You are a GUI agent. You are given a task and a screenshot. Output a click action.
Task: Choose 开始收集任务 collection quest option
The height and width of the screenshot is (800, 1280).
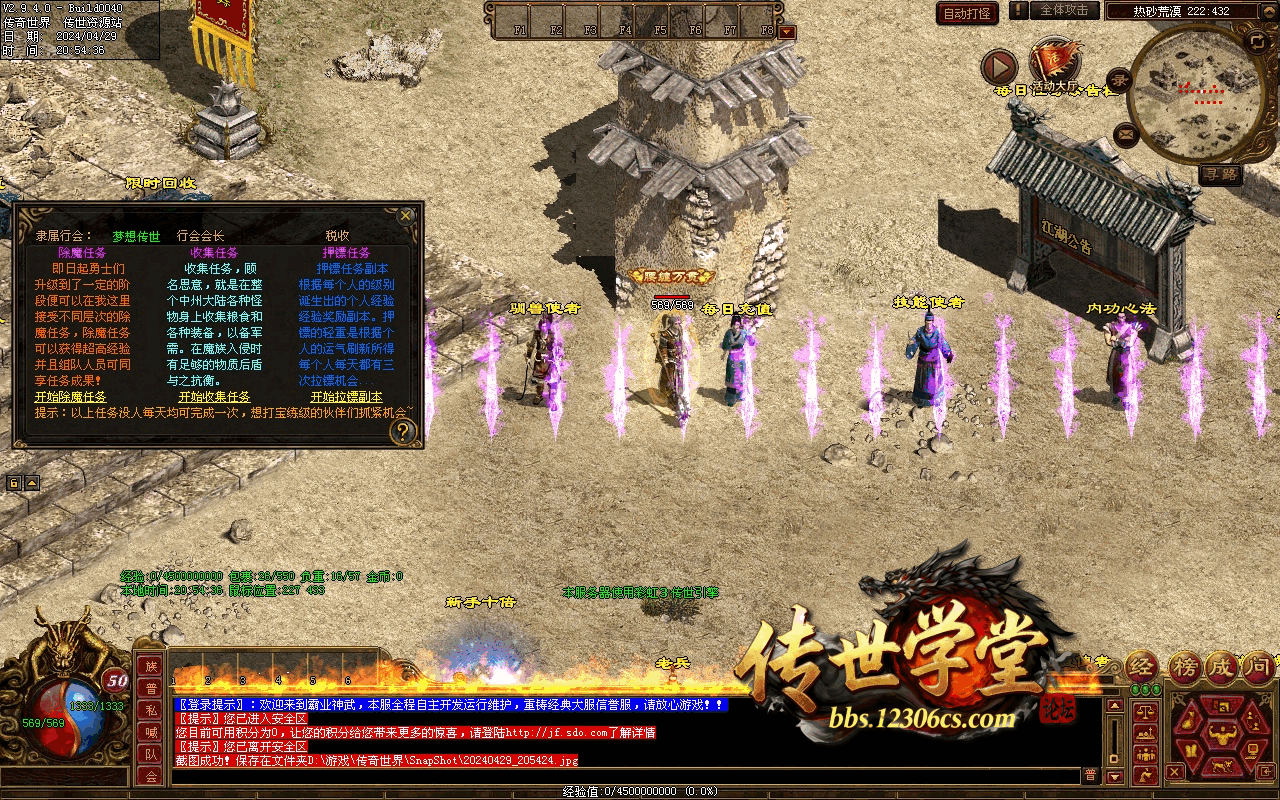tap(208, 397)
